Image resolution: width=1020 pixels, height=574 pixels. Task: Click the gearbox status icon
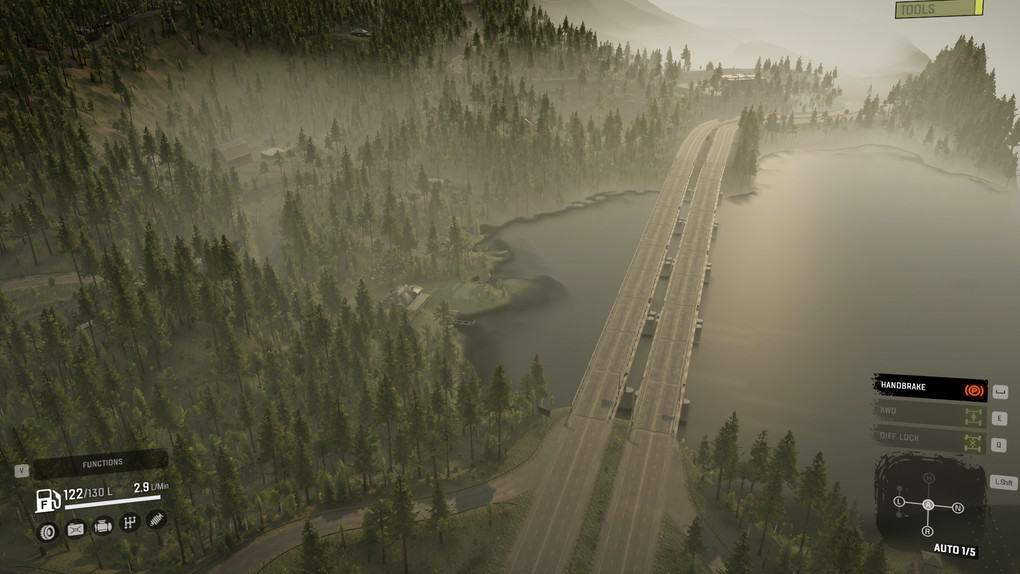point(130,522)
